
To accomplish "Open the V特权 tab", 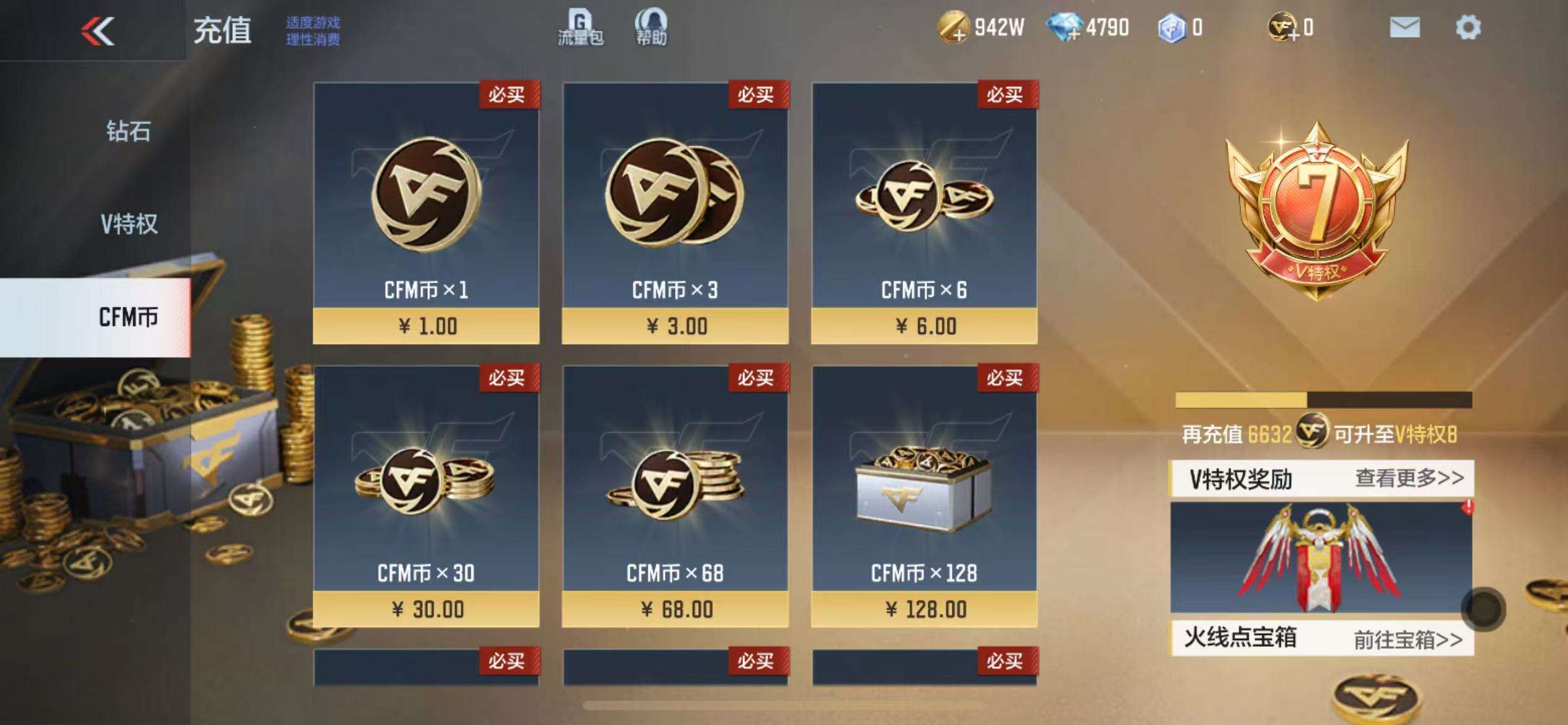I will [129, 224].
